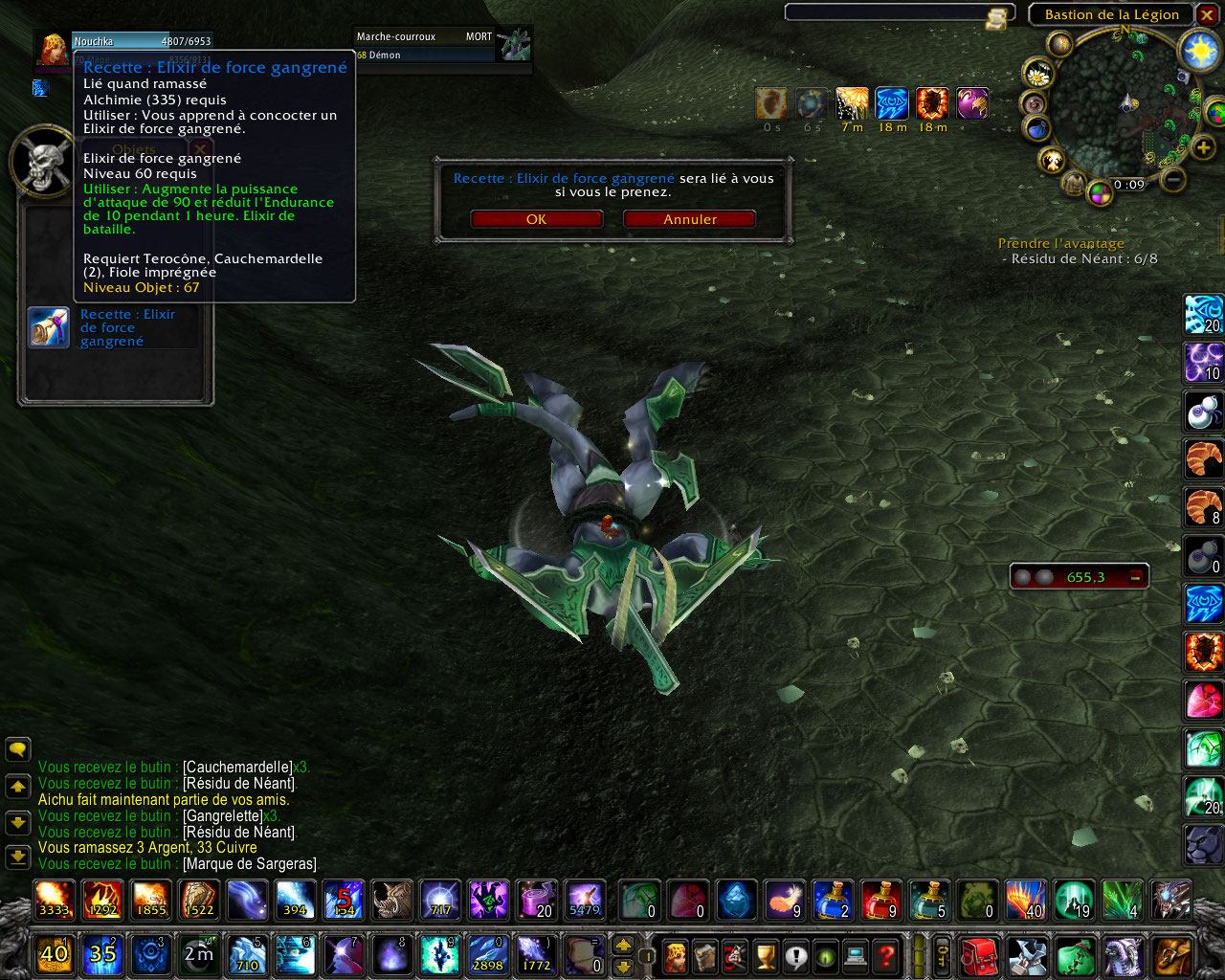Loot the Elixir de force gangrené recipe
Viewport: 1225px width, 980px height.
(49, 327)
